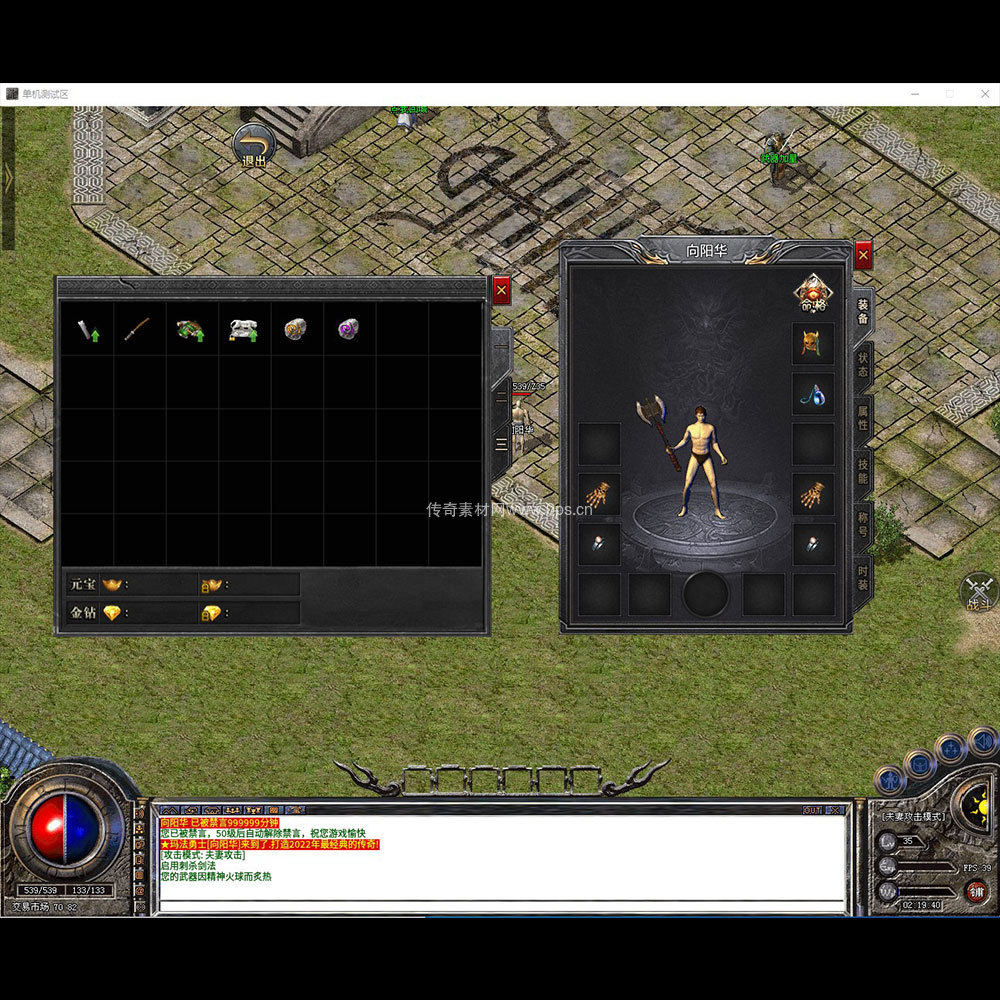This screenshot has height=1000, width=1000.
Task: Open the 命格 destiny icon
Action: tap(813, 293)
